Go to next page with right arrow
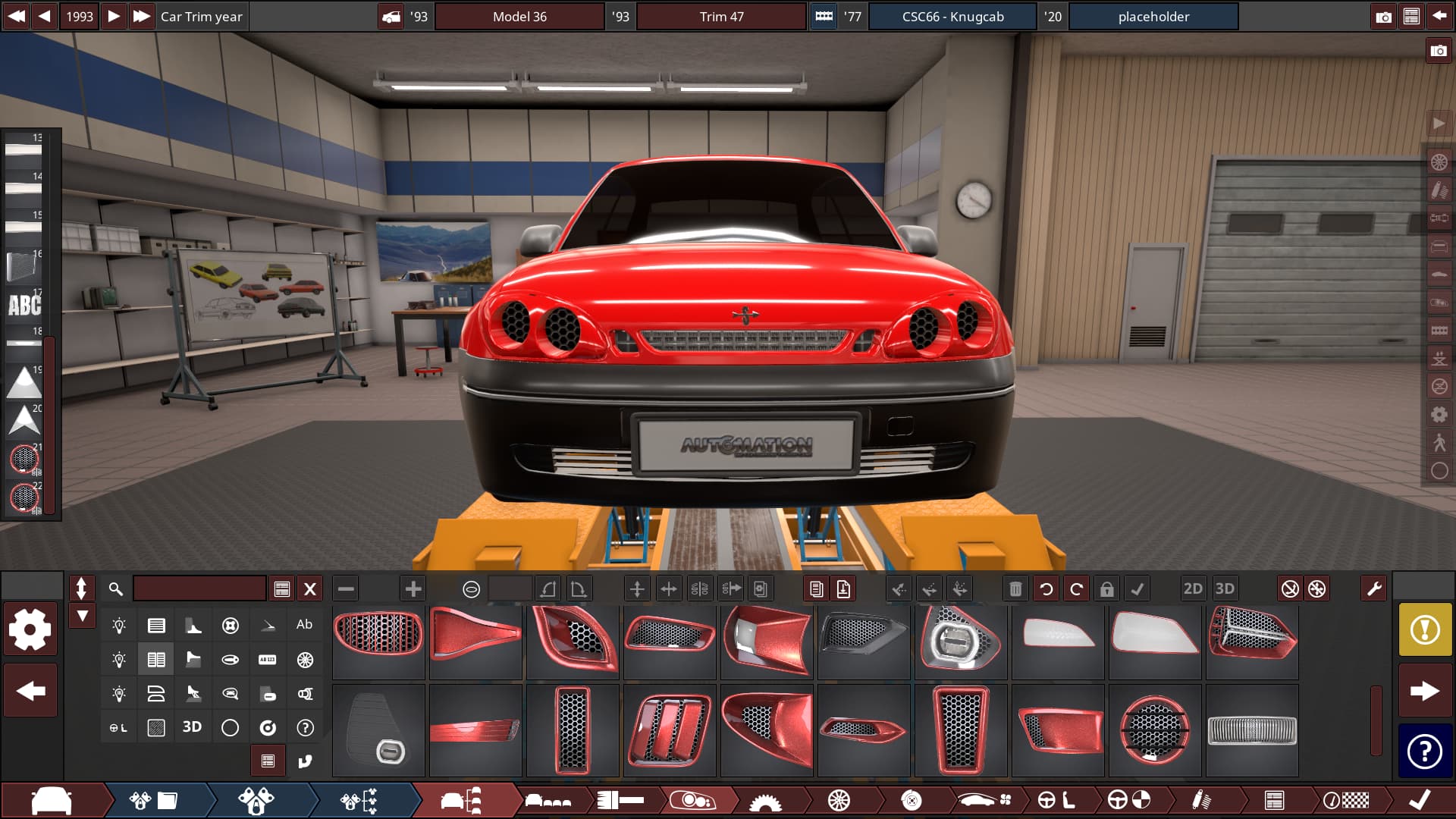 coord(1425,691)
